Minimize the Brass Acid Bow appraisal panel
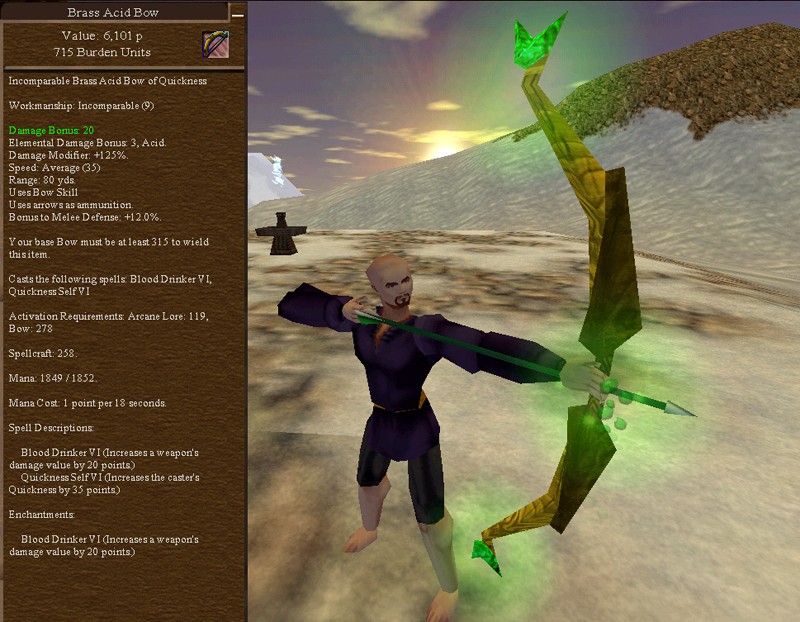This screenshot has width=800, height=622. click(237, 14)
